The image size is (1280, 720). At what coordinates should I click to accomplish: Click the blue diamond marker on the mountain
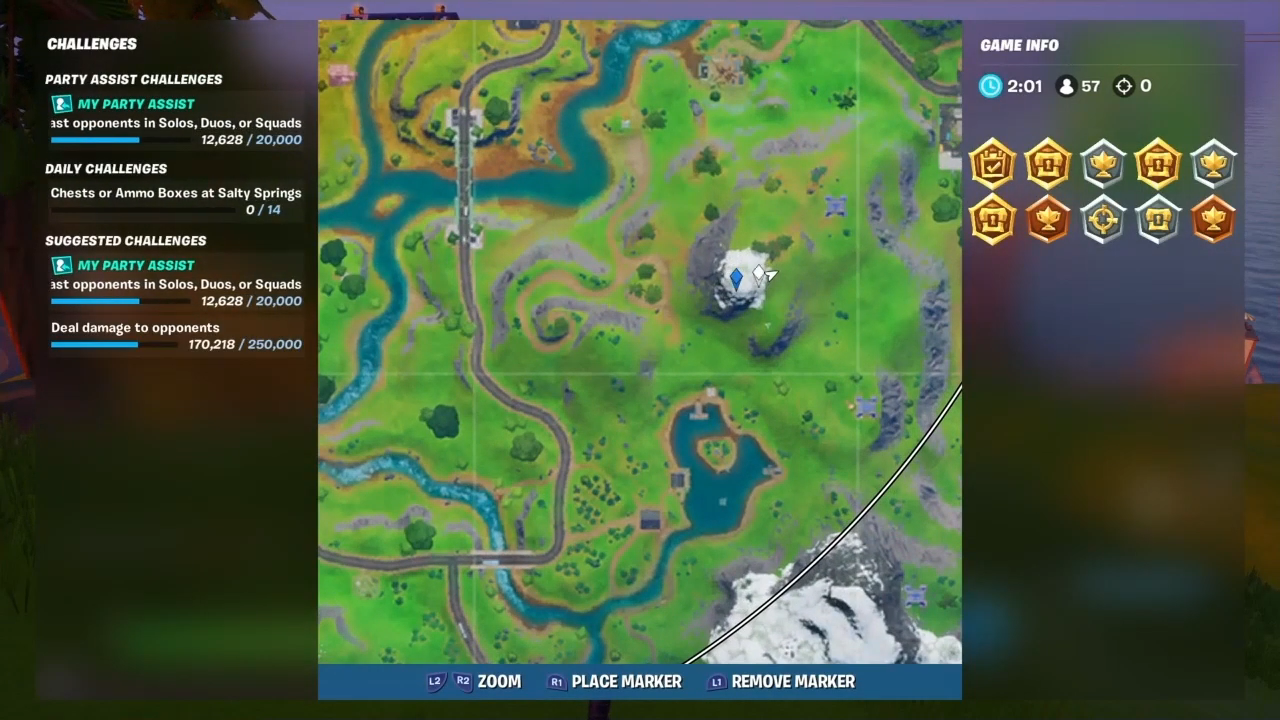[x=736, y=277]
